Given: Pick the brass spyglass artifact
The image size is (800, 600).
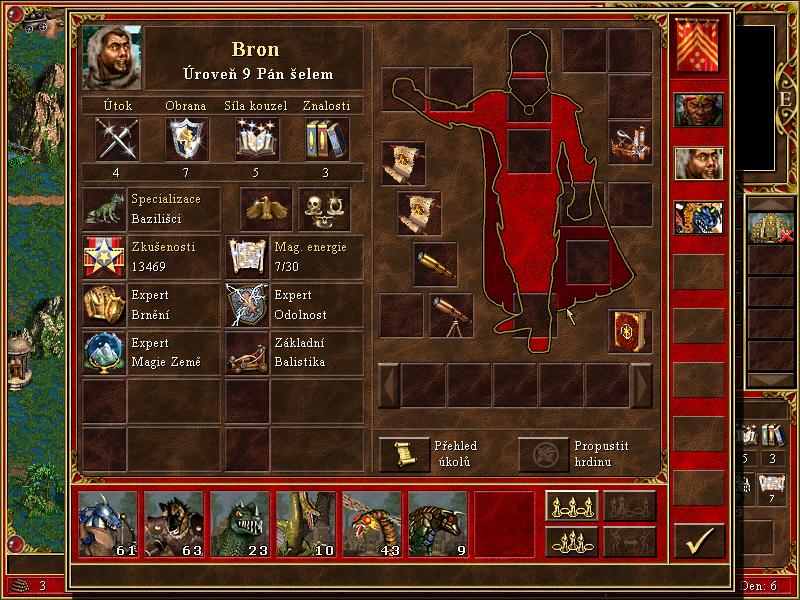Looking at the screenshot, I should (x=435, y=262).
